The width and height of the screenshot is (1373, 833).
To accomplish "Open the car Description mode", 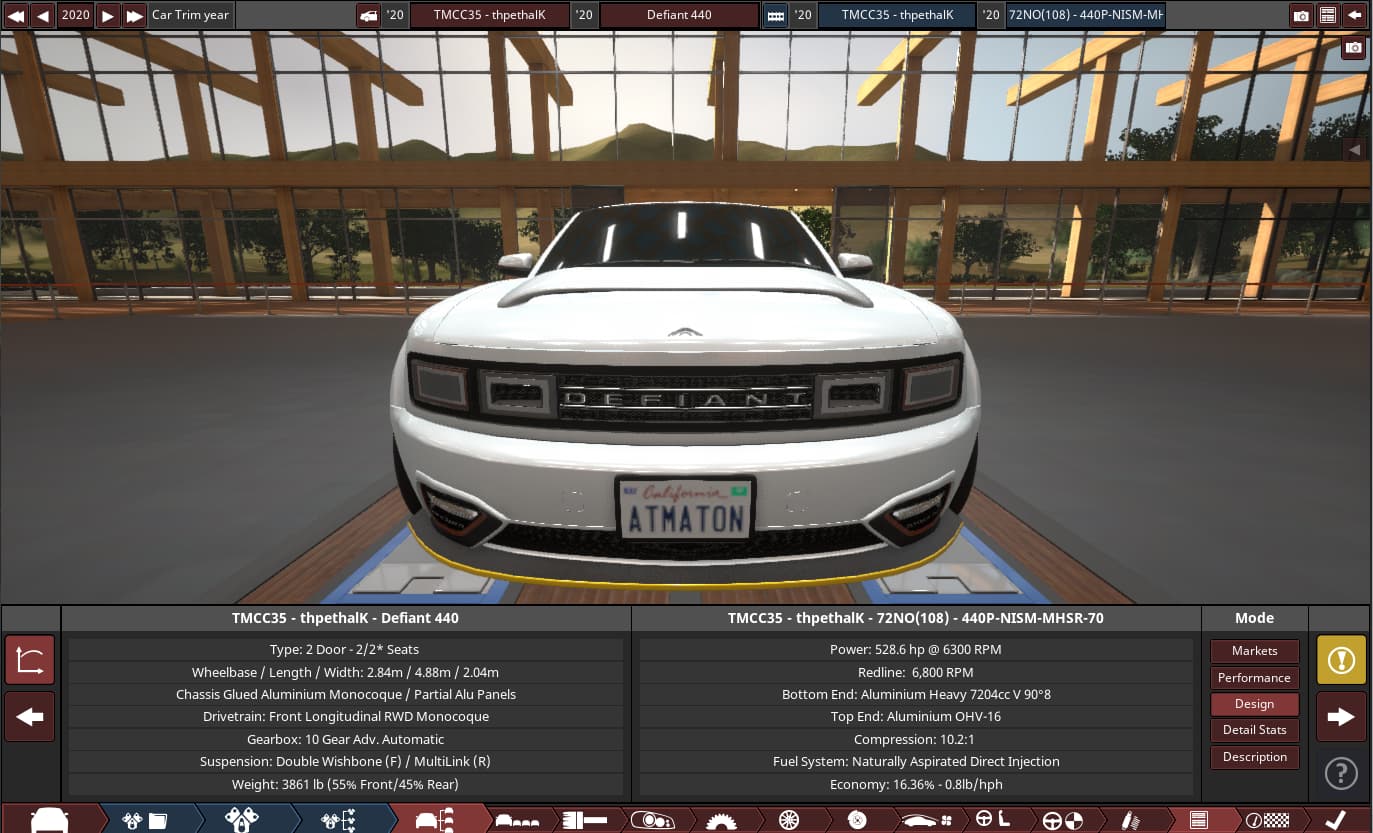I will coord(1254,757).
